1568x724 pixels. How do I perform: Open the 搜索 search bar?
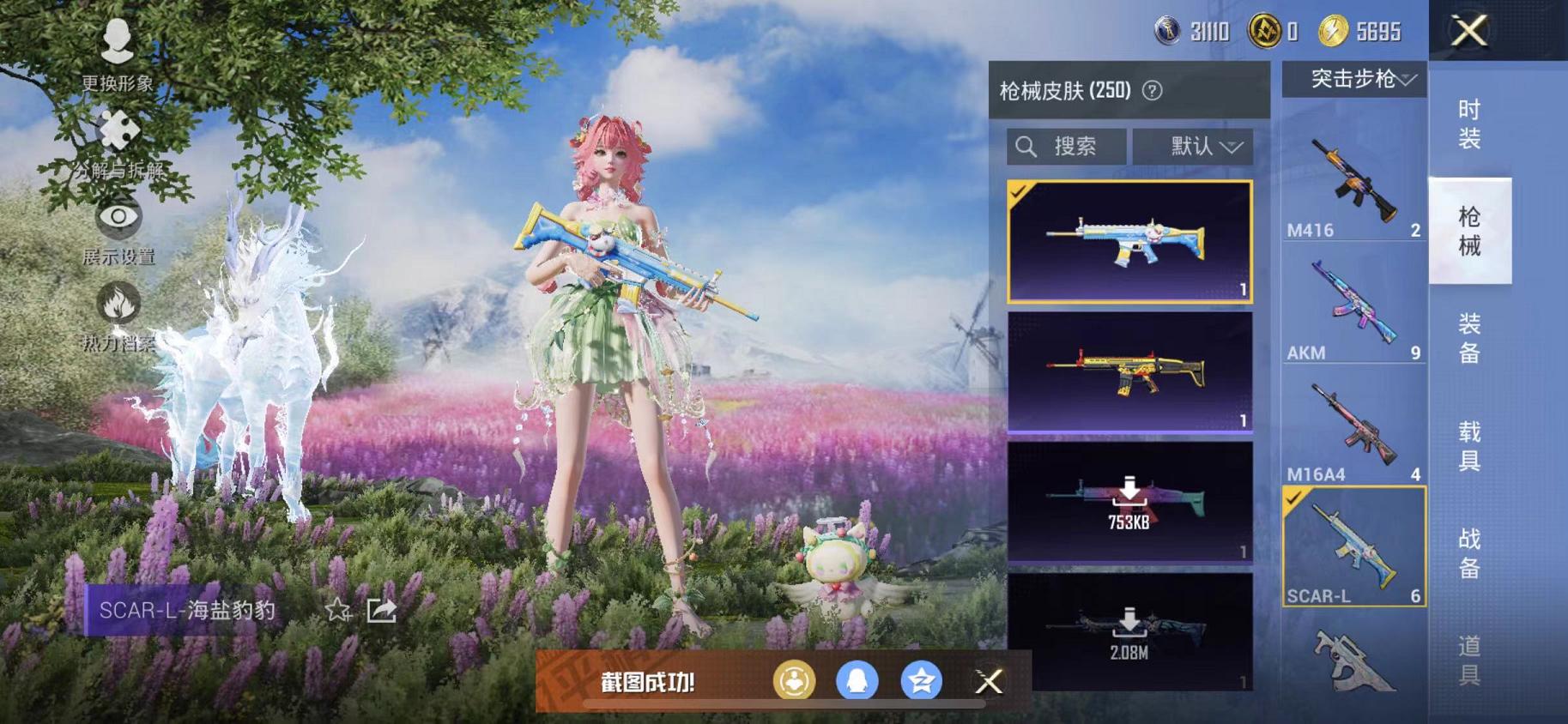click(1066, 146)
